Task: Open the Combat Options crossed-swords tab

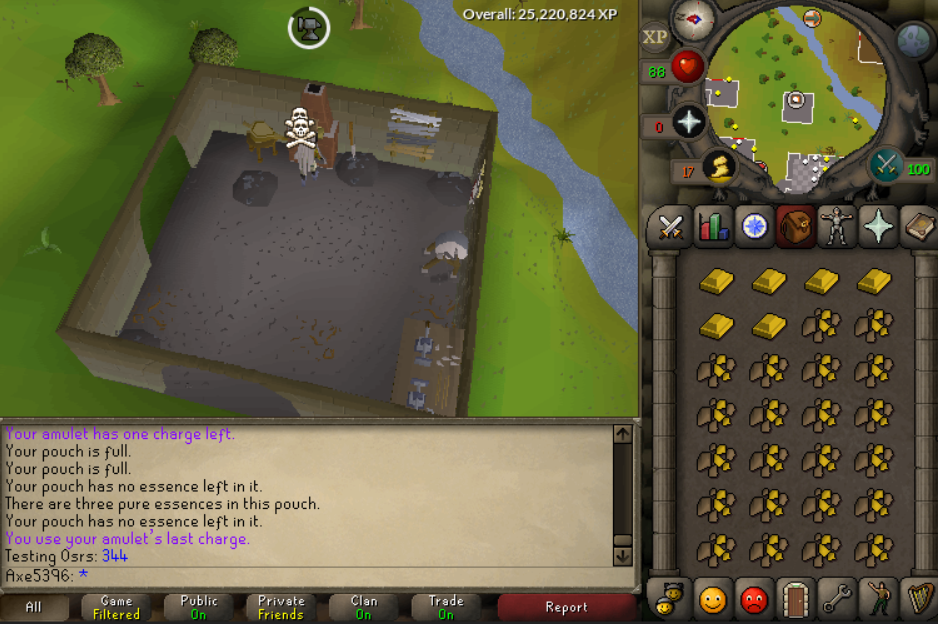Action: (669, 227)
